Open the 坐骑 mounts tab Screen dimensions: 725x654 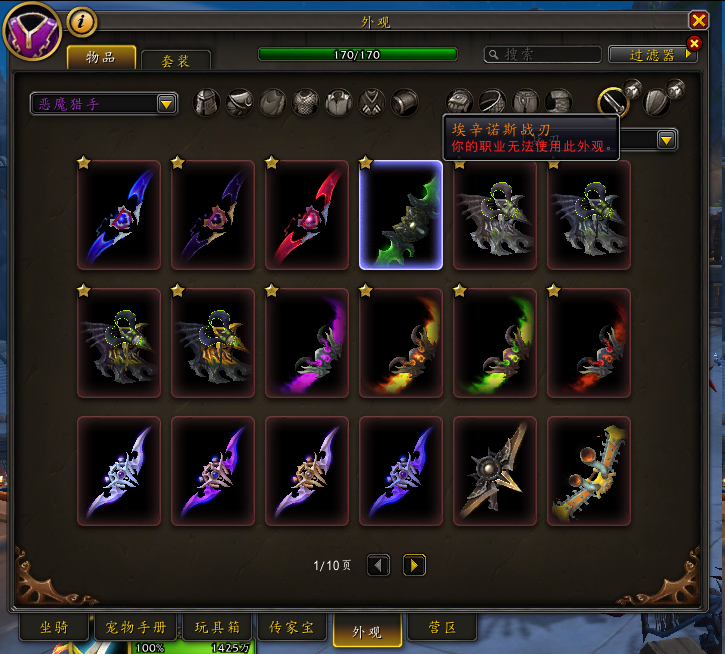tap(53, 628)
